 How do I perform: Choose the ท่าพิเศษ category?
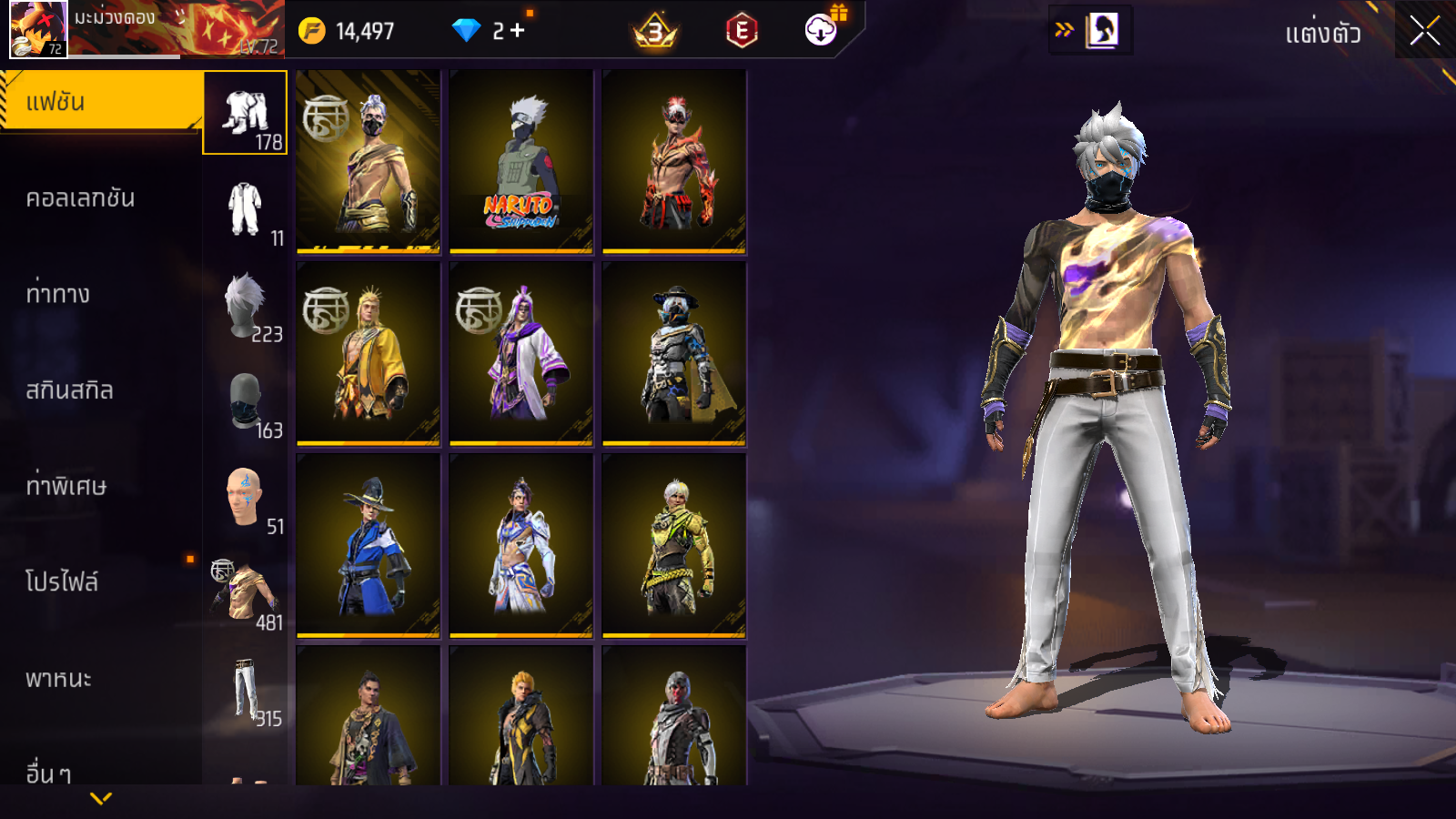pos(66,486)
